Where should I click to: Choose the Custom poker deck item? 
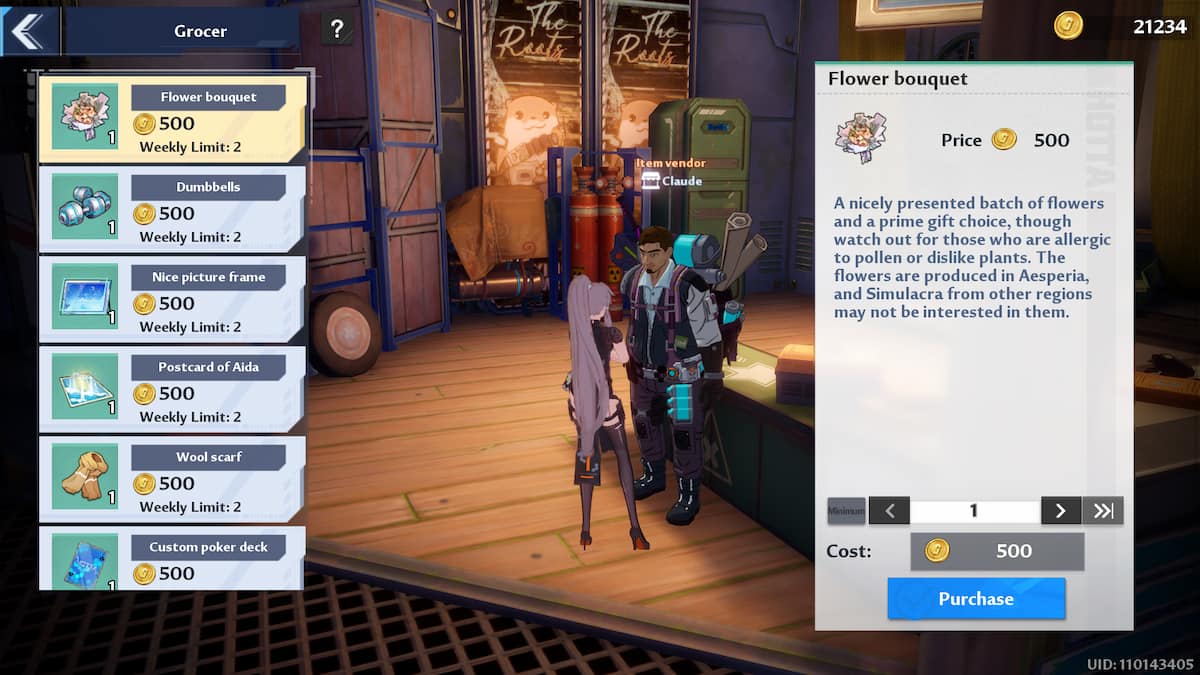pyautogui.click(x=172, y=558)
